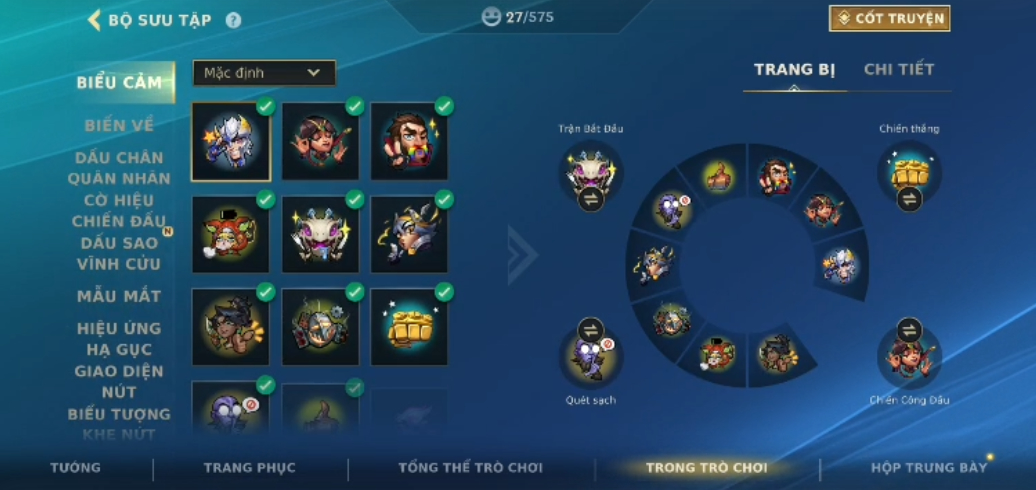
Task: Open the Mặc định dropdown
Action: click(x=264, y=73)
